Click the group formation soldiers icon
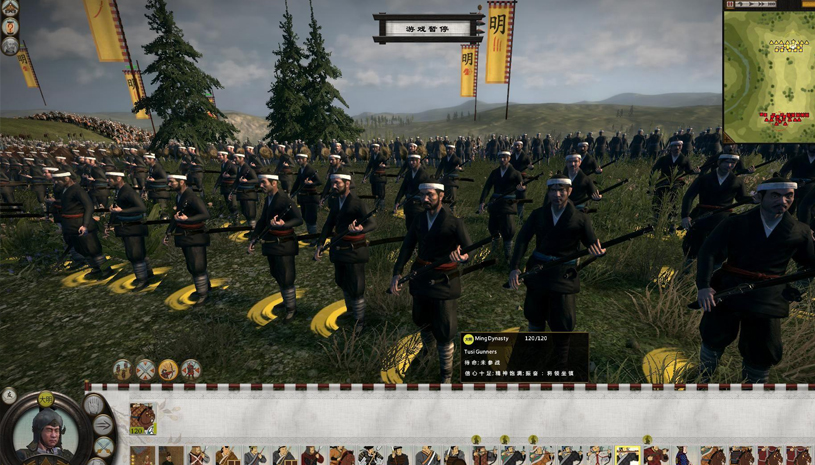The image size is (815, 465). tap(122, 369)
